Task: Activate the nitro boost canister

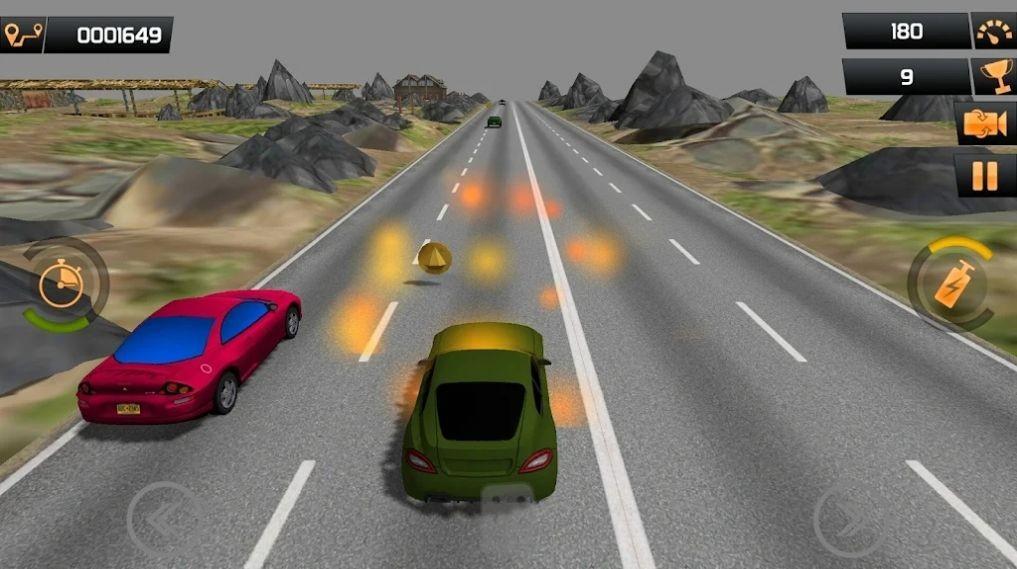Action: (x=949, y=285)
